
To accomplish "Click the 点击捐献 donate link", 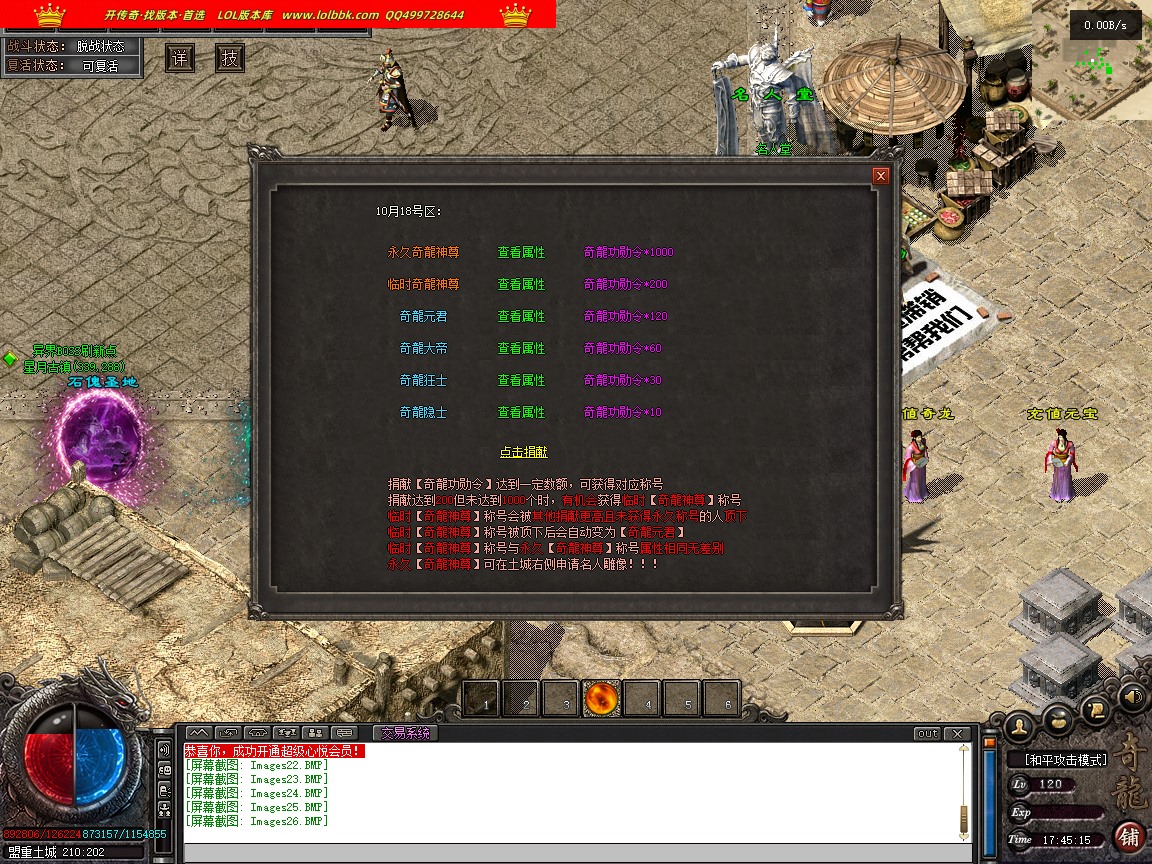I will point(523,452).
